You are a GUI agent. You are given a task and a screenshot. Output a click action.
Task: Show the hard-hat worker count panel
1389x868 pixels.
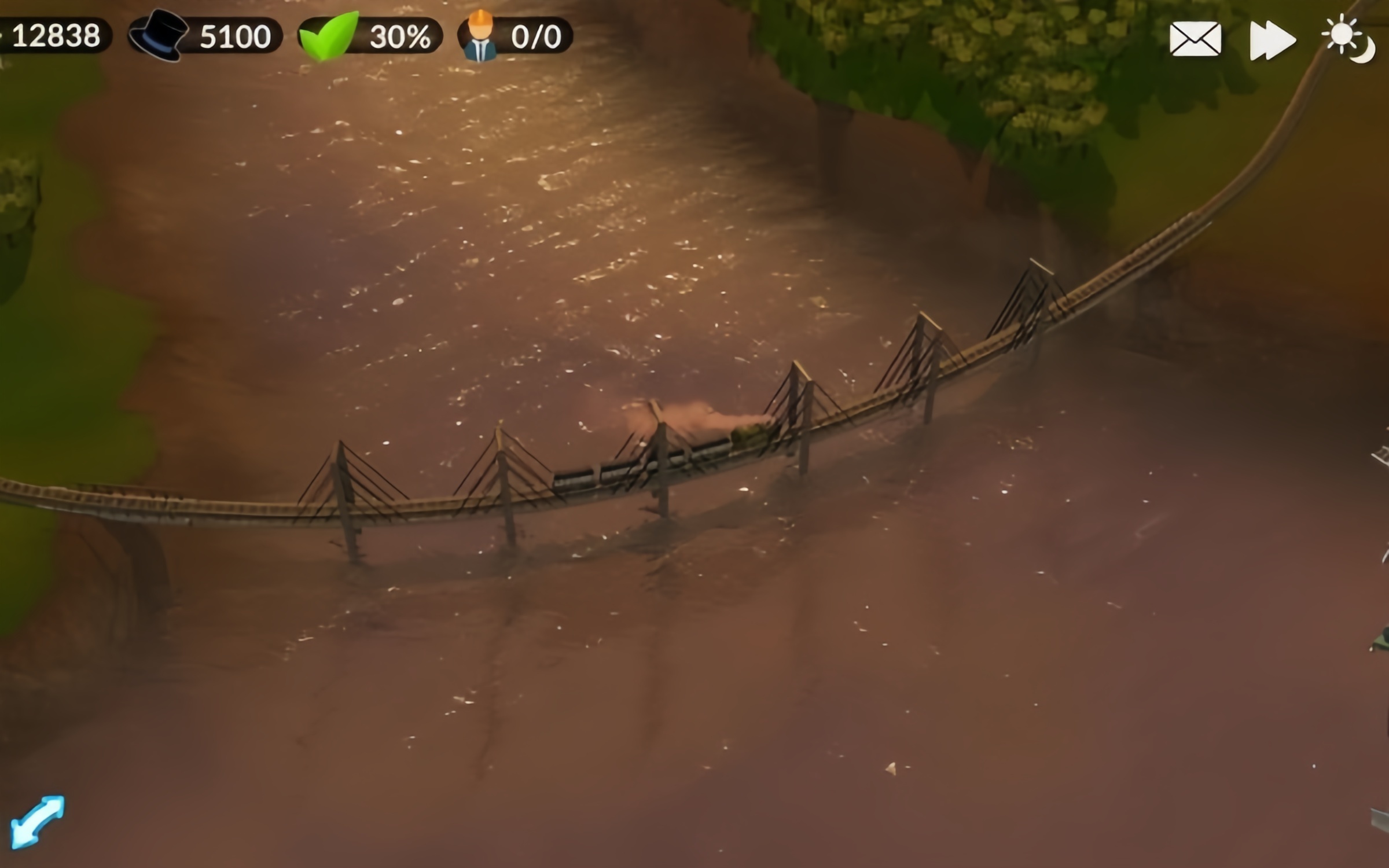point(515,36)
